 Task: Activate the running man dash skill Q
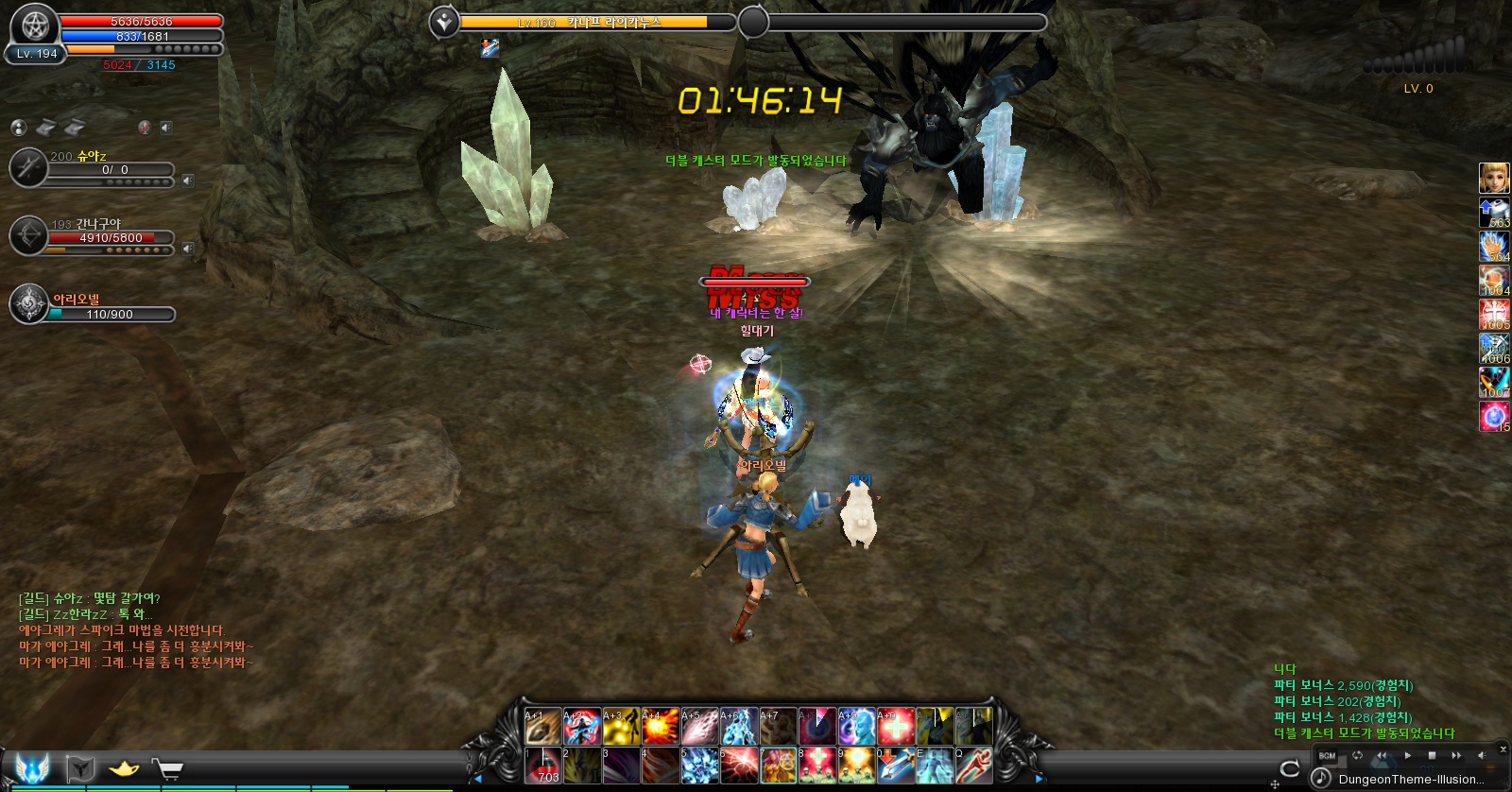973,766
